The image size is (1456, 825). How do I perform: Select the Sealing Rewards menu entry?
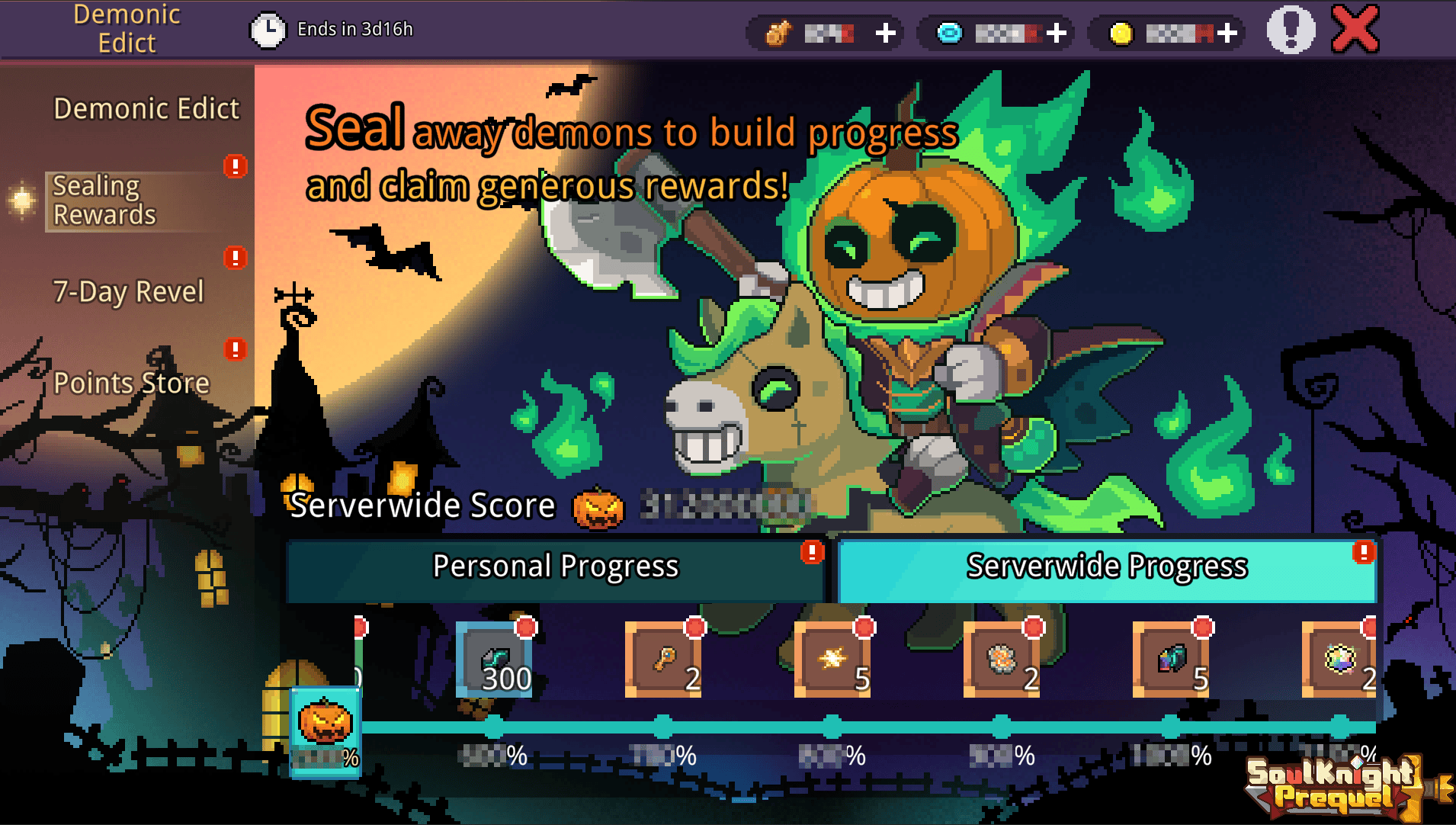[104, 201]
